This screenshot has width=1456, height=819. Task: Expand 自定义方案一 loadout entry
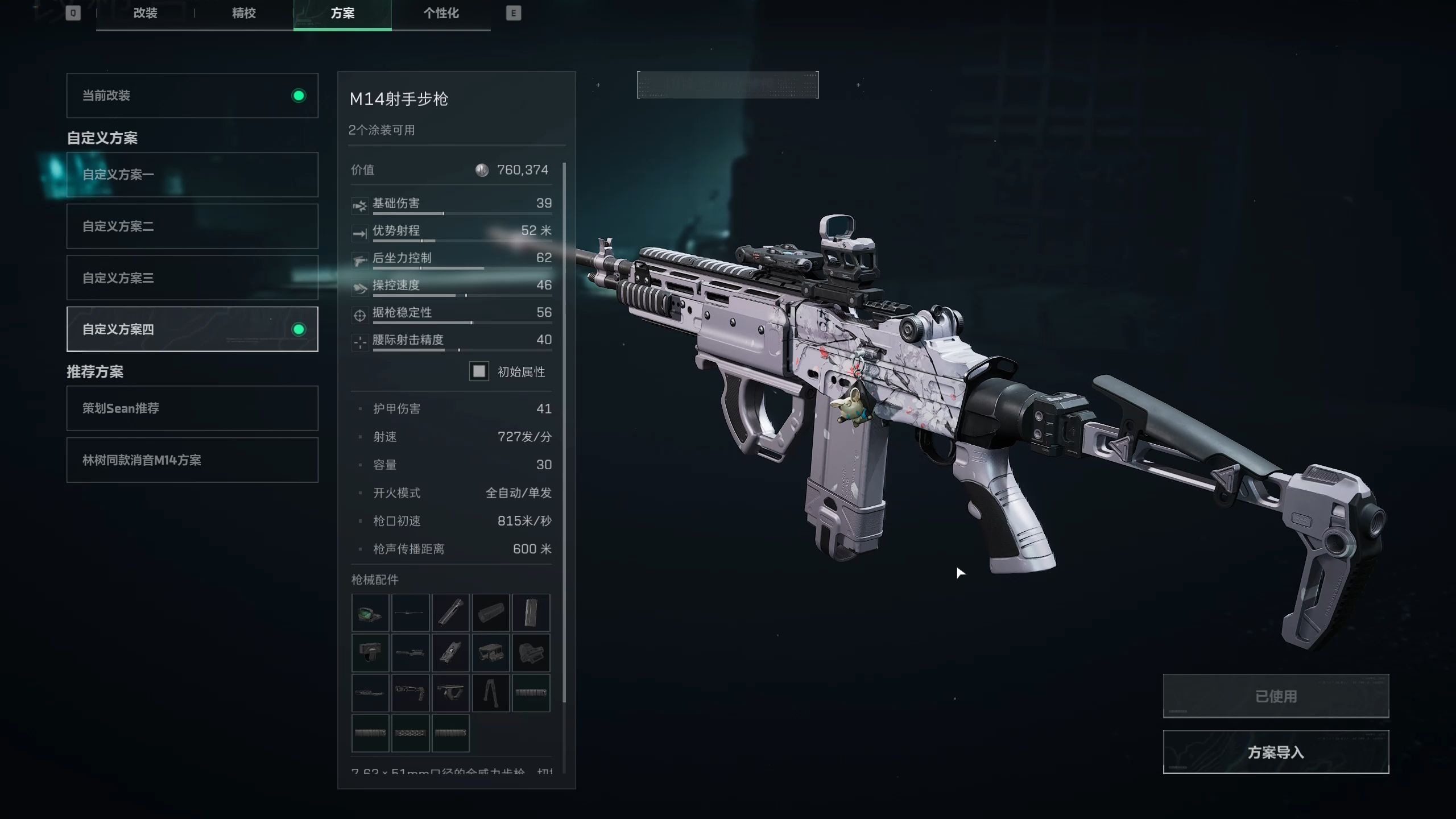(x=192, y=175)
